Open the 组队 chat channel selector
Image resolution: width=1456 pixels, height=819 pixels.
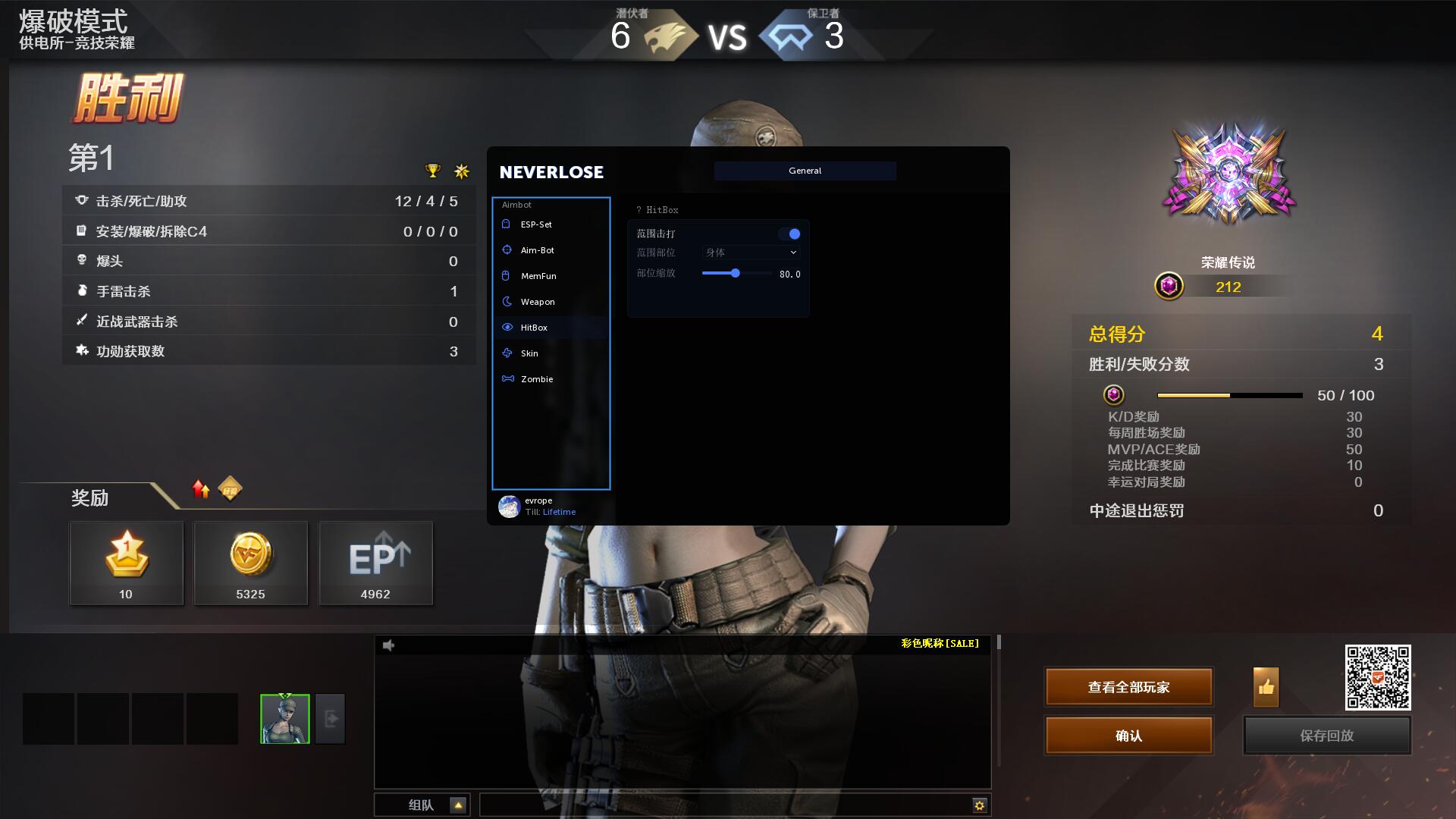point(457,805)
